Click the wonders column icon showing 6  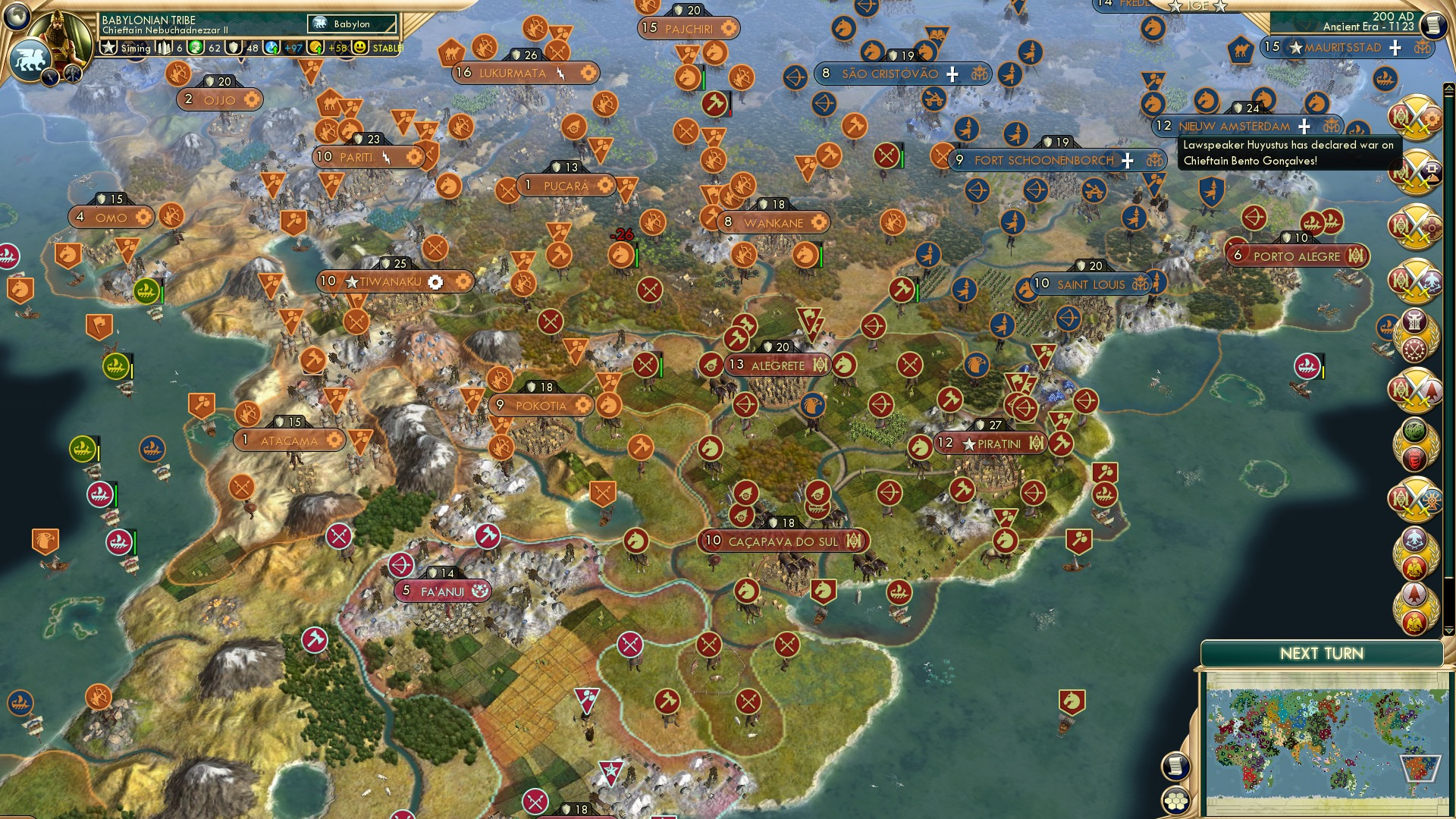[165, 48]
